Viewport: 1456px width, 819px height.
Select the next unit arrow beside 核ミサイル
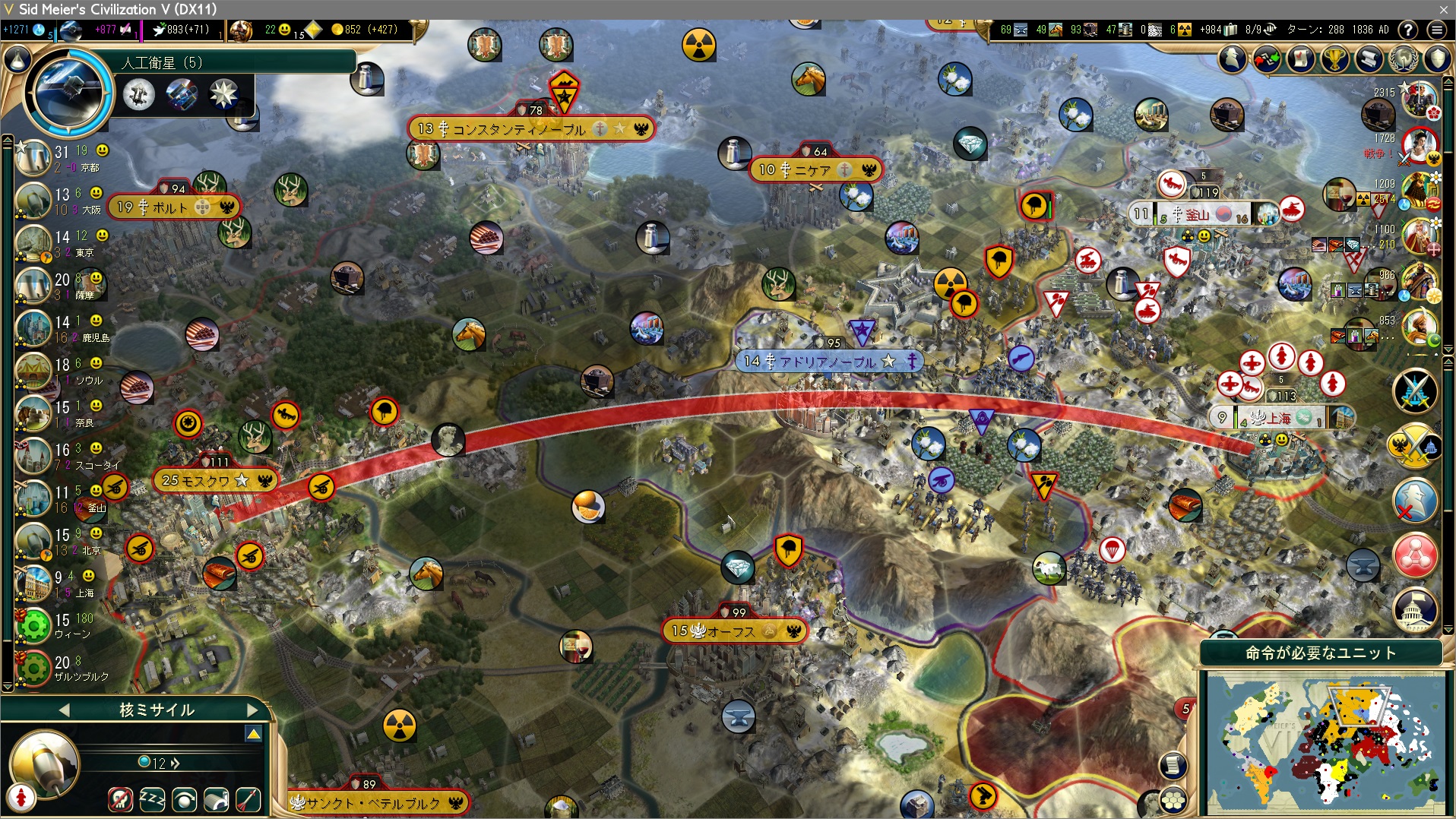click(x=252, y=710)
